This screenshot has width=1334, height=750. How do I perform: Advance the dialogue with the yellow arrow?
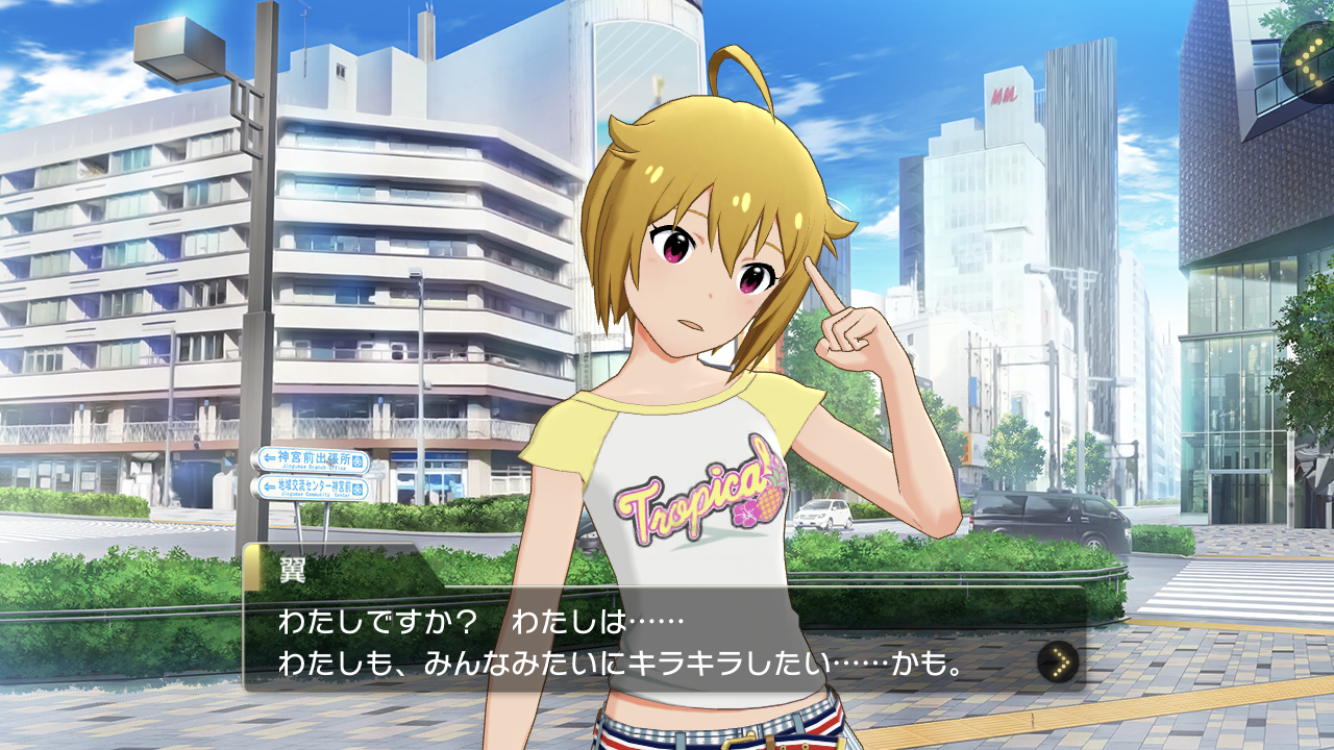point(1057,661)
